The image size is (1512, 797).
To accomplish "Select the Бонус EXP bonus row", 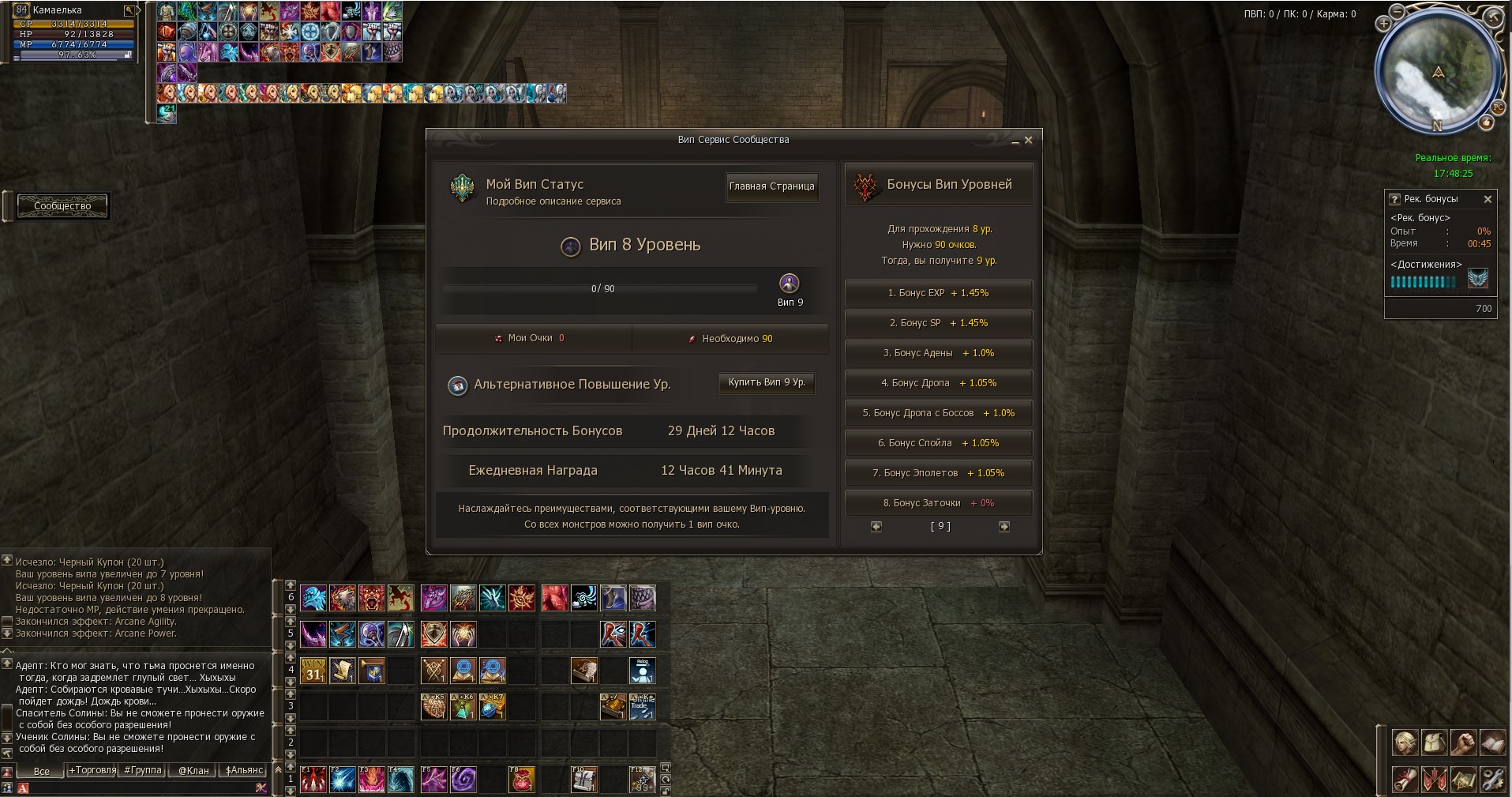I will pos(938,293).
